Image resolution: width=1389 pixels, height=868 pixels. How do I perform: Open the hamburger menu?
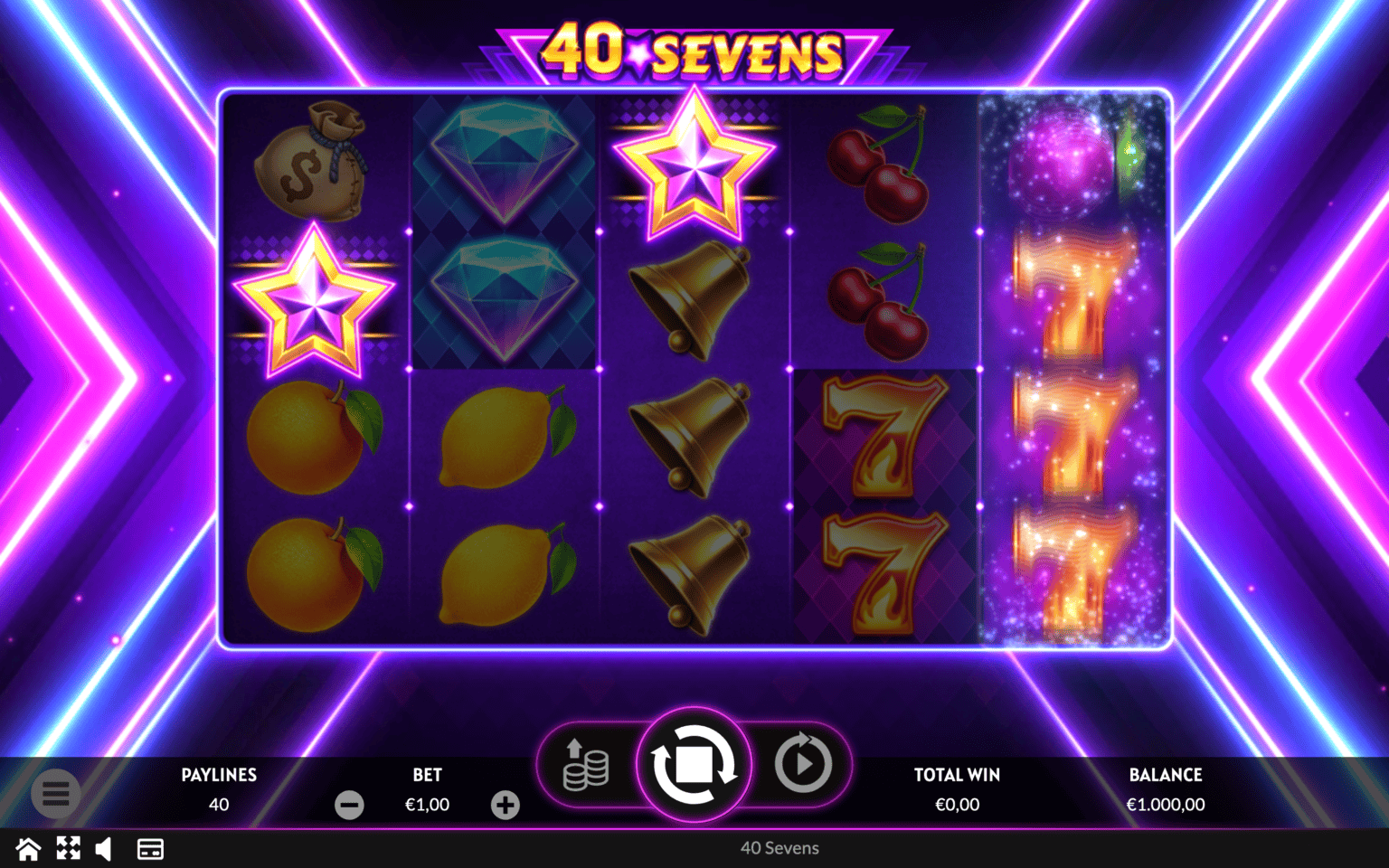tap(56, 794)
